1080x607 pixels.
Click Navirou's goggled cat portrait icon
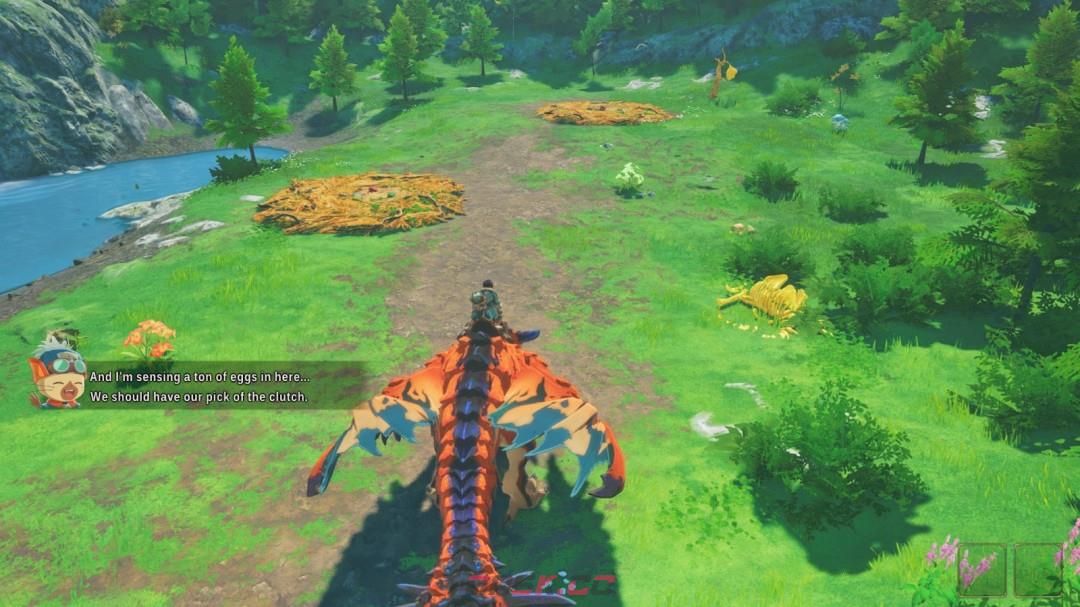coord(57,373)
